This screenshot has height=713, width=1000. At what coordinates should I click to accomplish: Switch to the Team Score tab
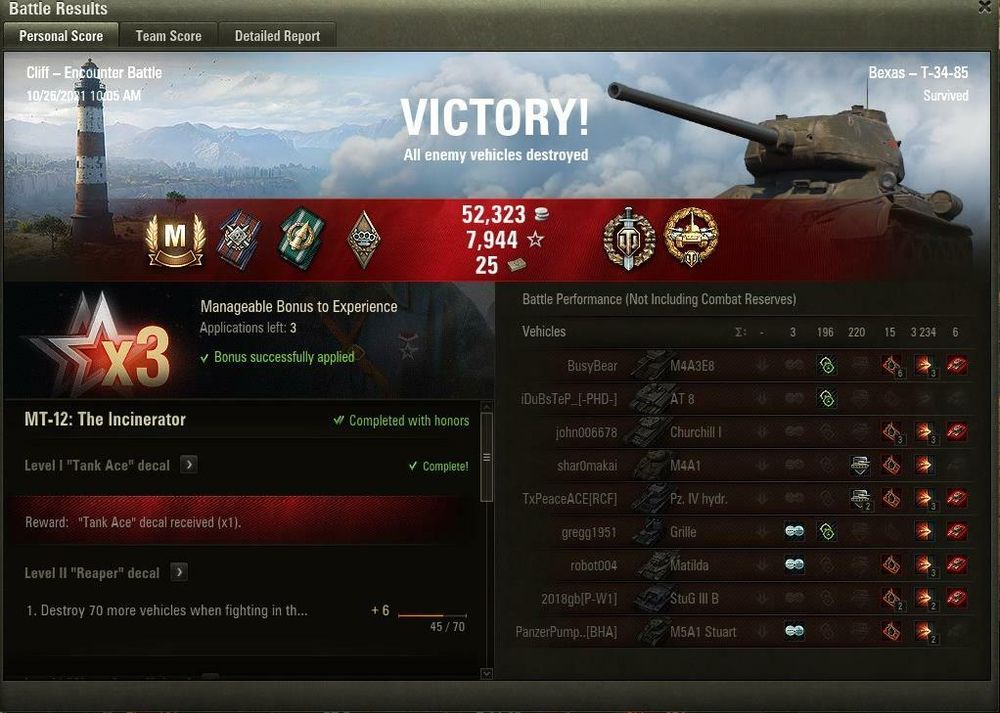pyautogui.click(x=168, y=36)
